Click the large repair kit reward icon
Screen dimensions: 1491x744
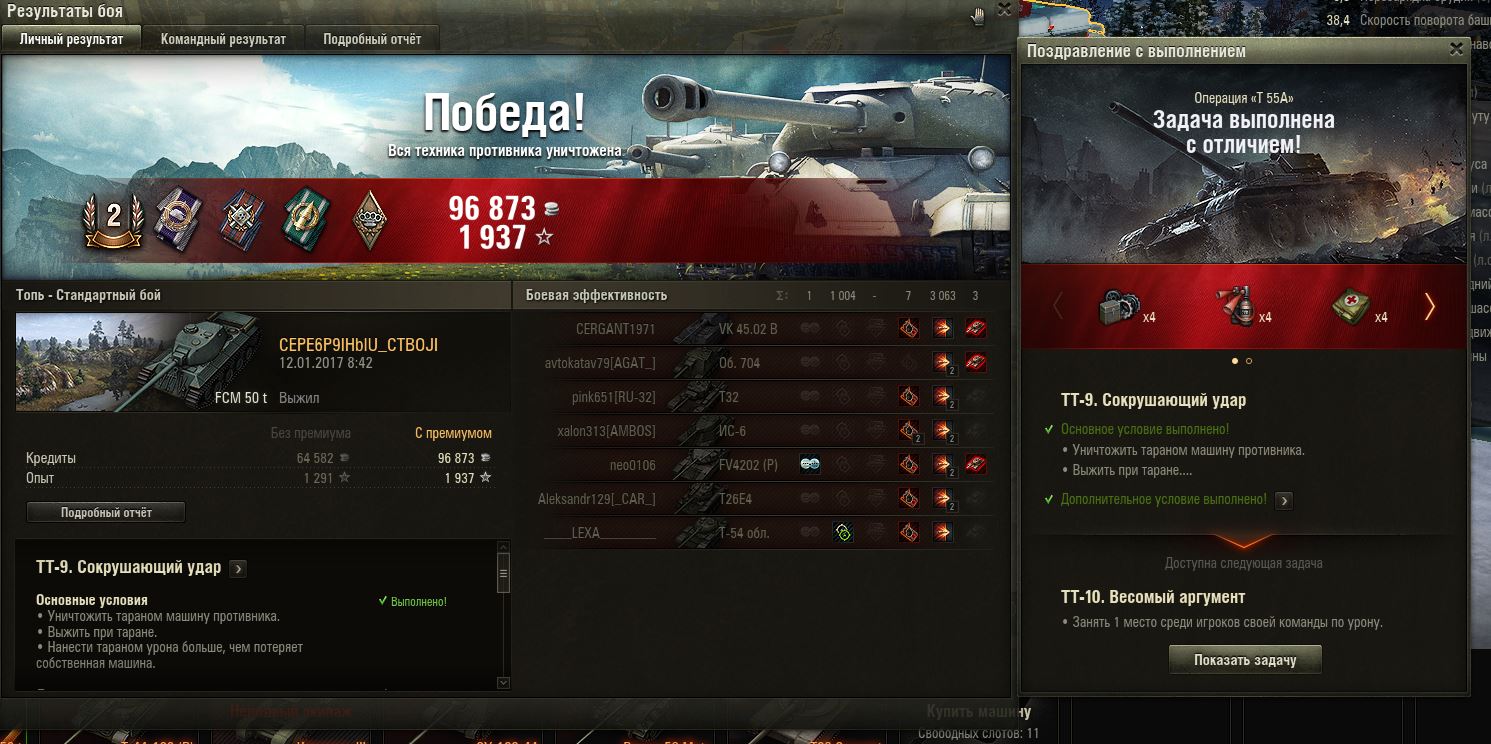coord(1118,305)
